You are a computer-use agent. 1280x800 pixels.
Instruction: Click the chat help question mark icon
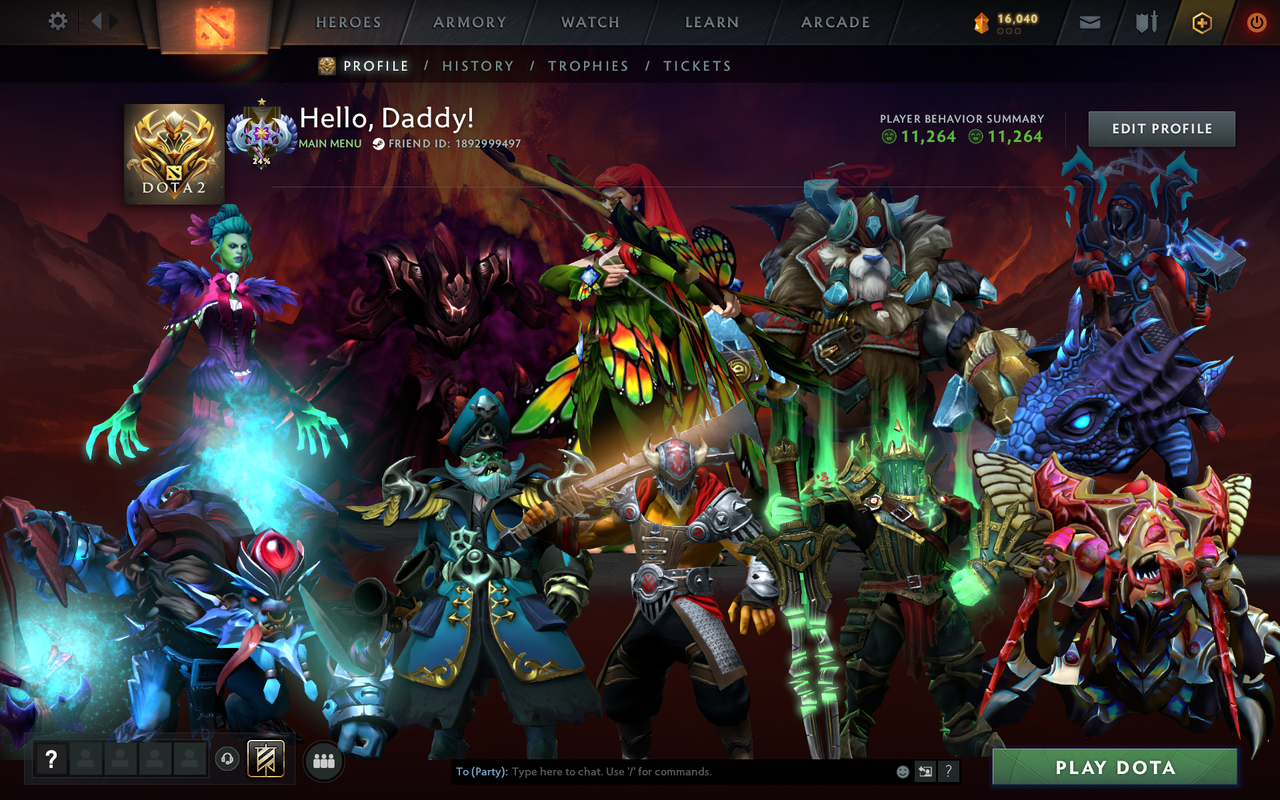[948, 771]
